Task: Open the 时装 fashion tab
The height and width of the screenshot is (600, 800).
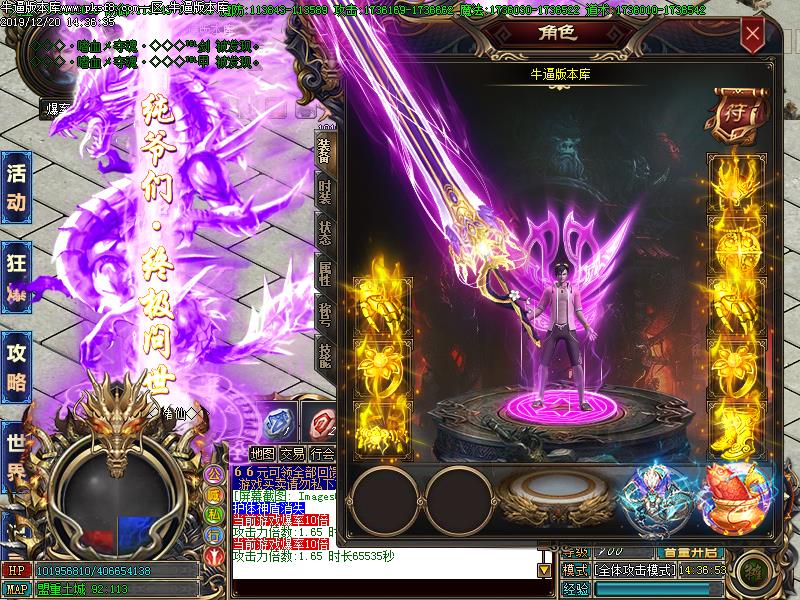Action: [x=325, y=192]
